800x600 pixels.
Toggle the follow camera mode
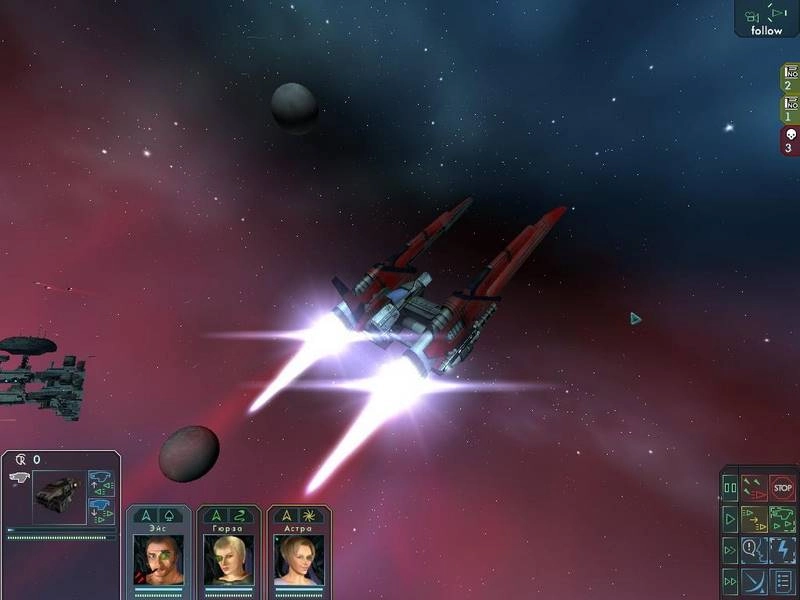(x=767, y=19)
